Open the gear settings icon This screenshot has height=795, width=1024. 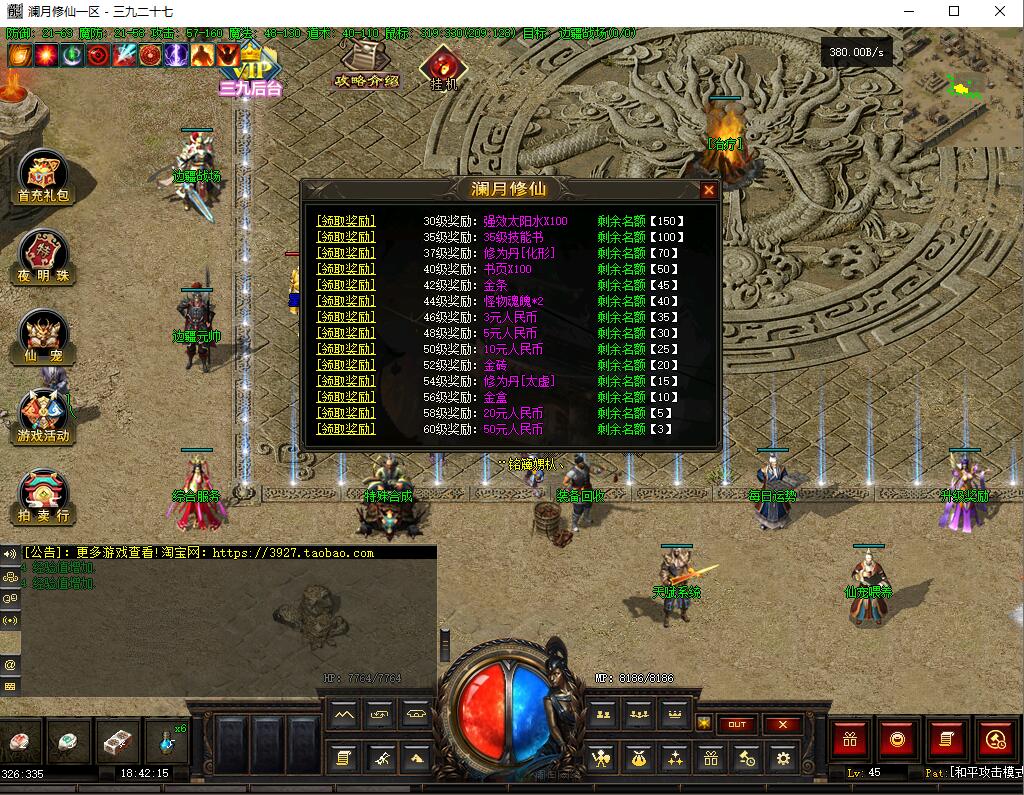coord(783,758)
